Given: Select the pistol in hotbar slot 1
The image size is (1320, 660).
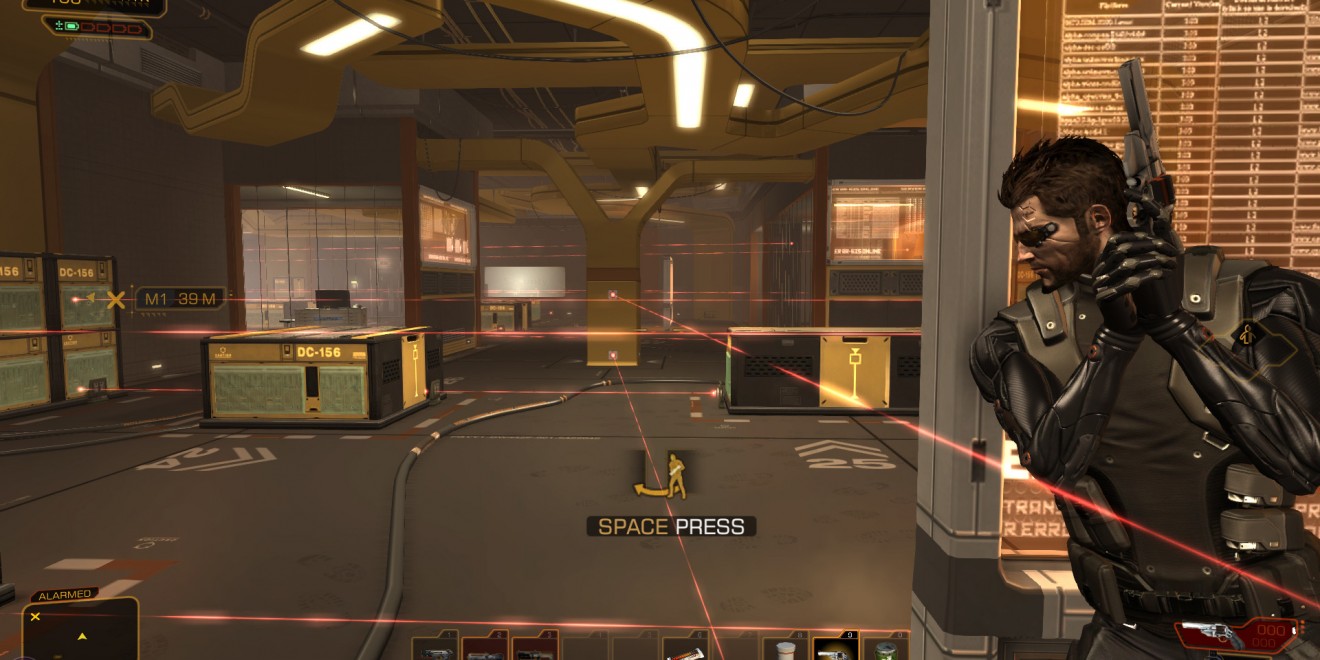Looking at the screenshot, I should pos(435,648).
